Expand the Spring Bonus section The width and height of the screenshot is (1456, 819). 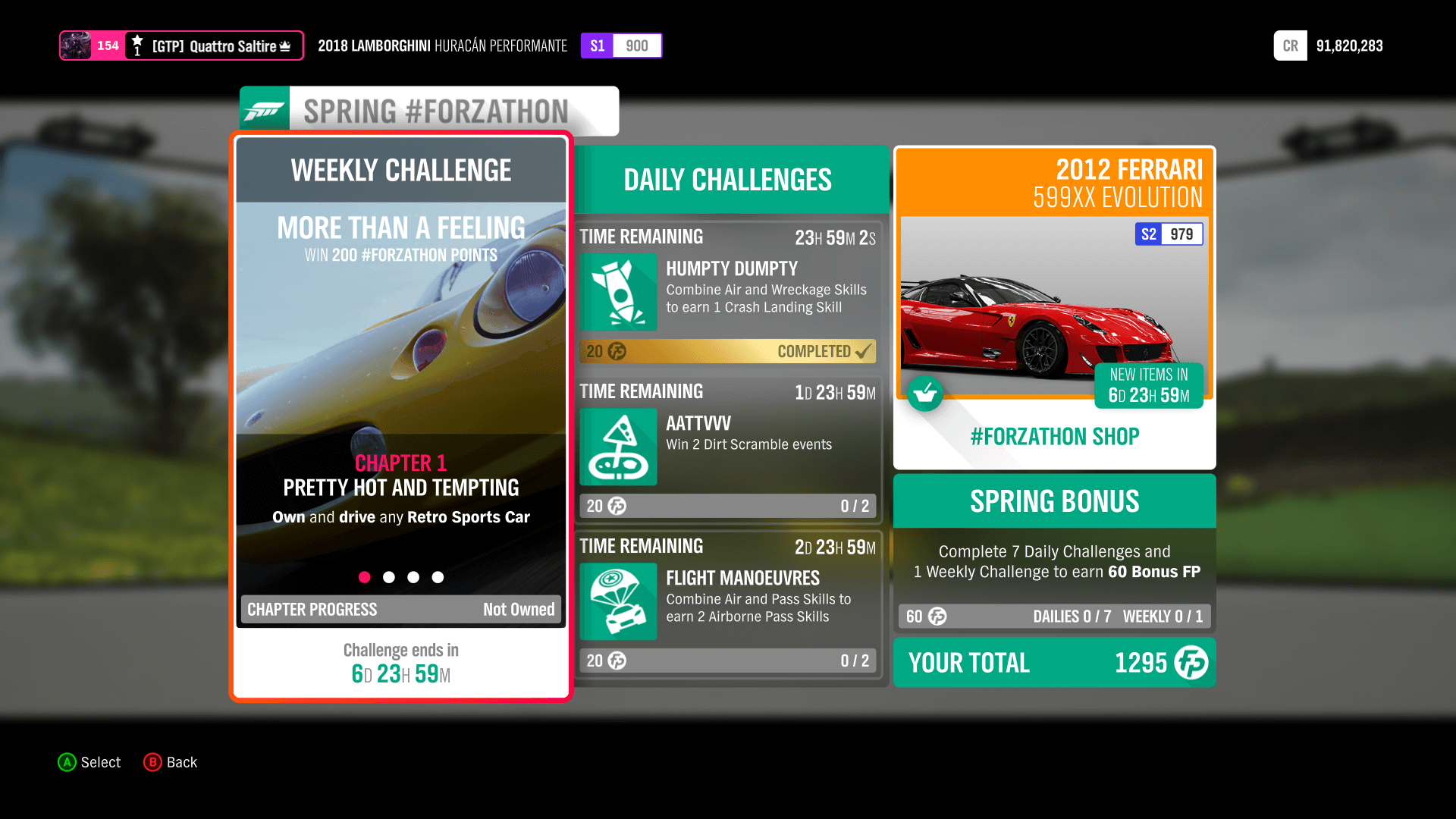1054,500
